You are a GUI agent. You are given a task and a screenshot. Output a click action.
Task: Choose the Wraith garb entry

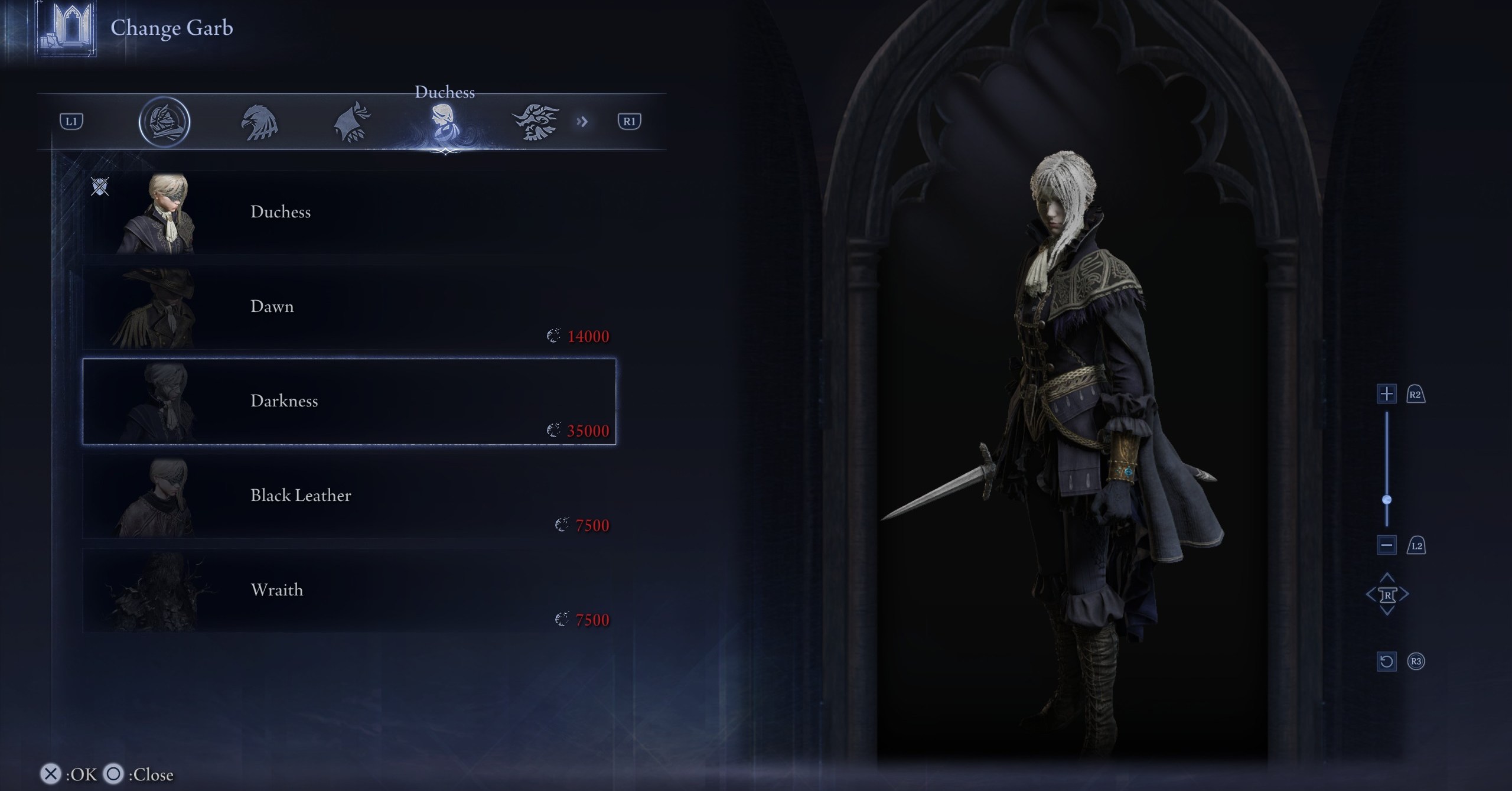click(348, 591)
